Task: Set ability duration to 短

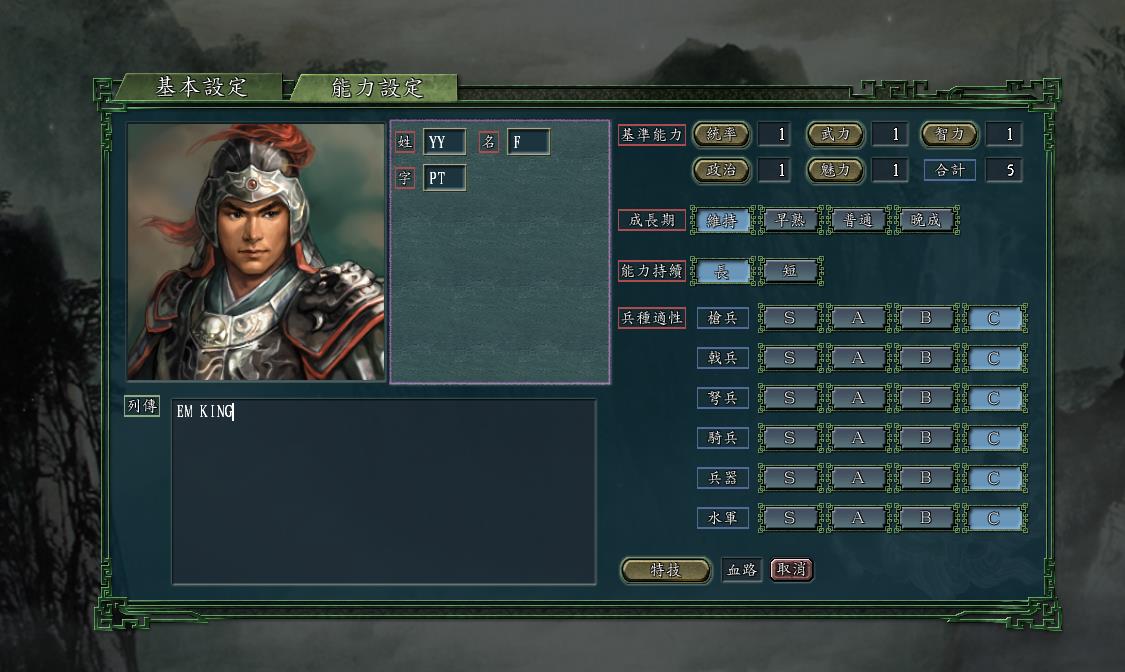Action: click(789, 270)
